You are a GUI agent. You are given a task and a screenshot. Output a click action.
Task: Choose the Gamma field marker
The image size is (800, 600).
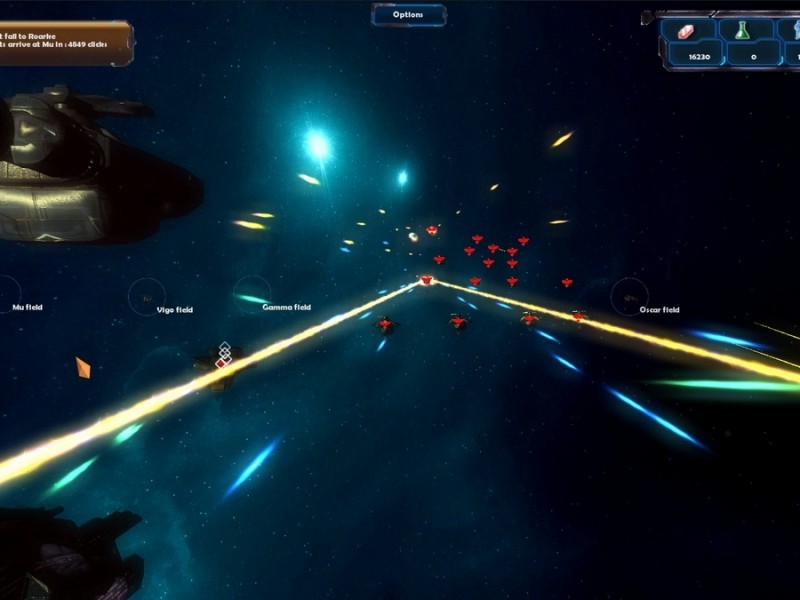point(252,294)
